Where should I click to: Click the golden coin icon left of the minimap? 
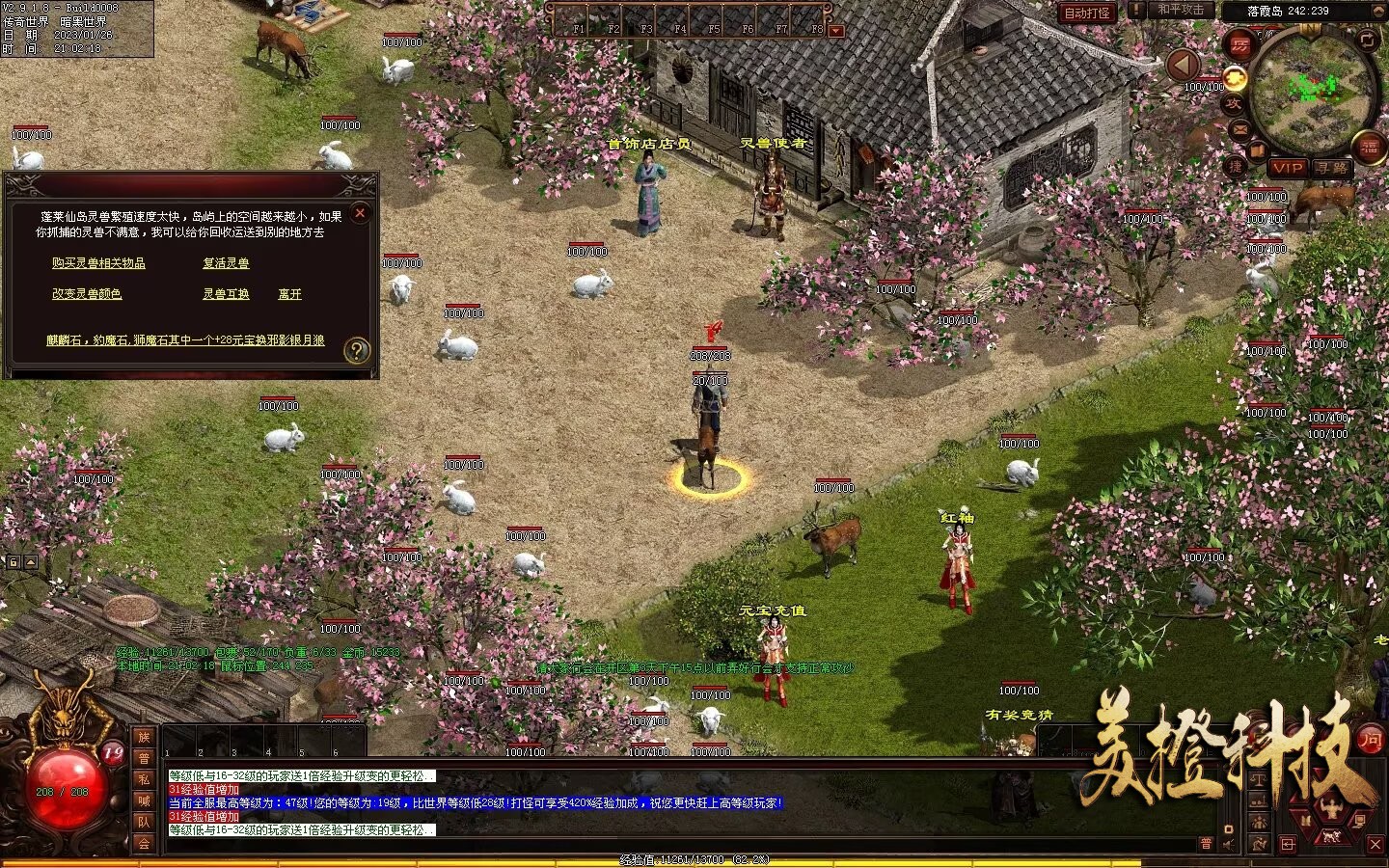[1235, 80]
